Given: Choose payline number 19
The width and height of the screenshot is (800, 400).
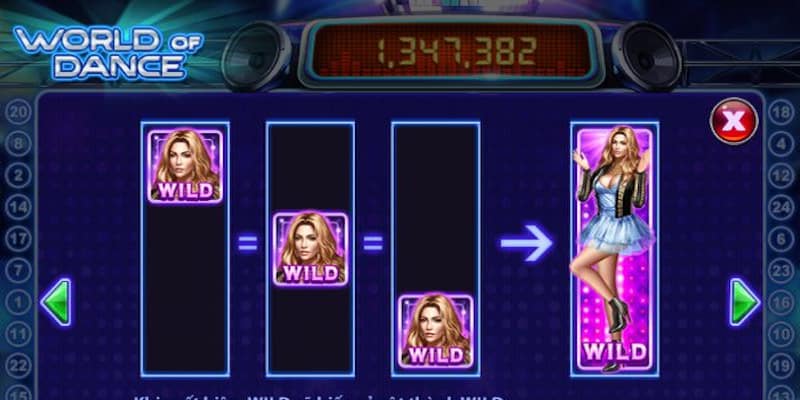Looking at the screenshot, I should (x=782, y=367).
